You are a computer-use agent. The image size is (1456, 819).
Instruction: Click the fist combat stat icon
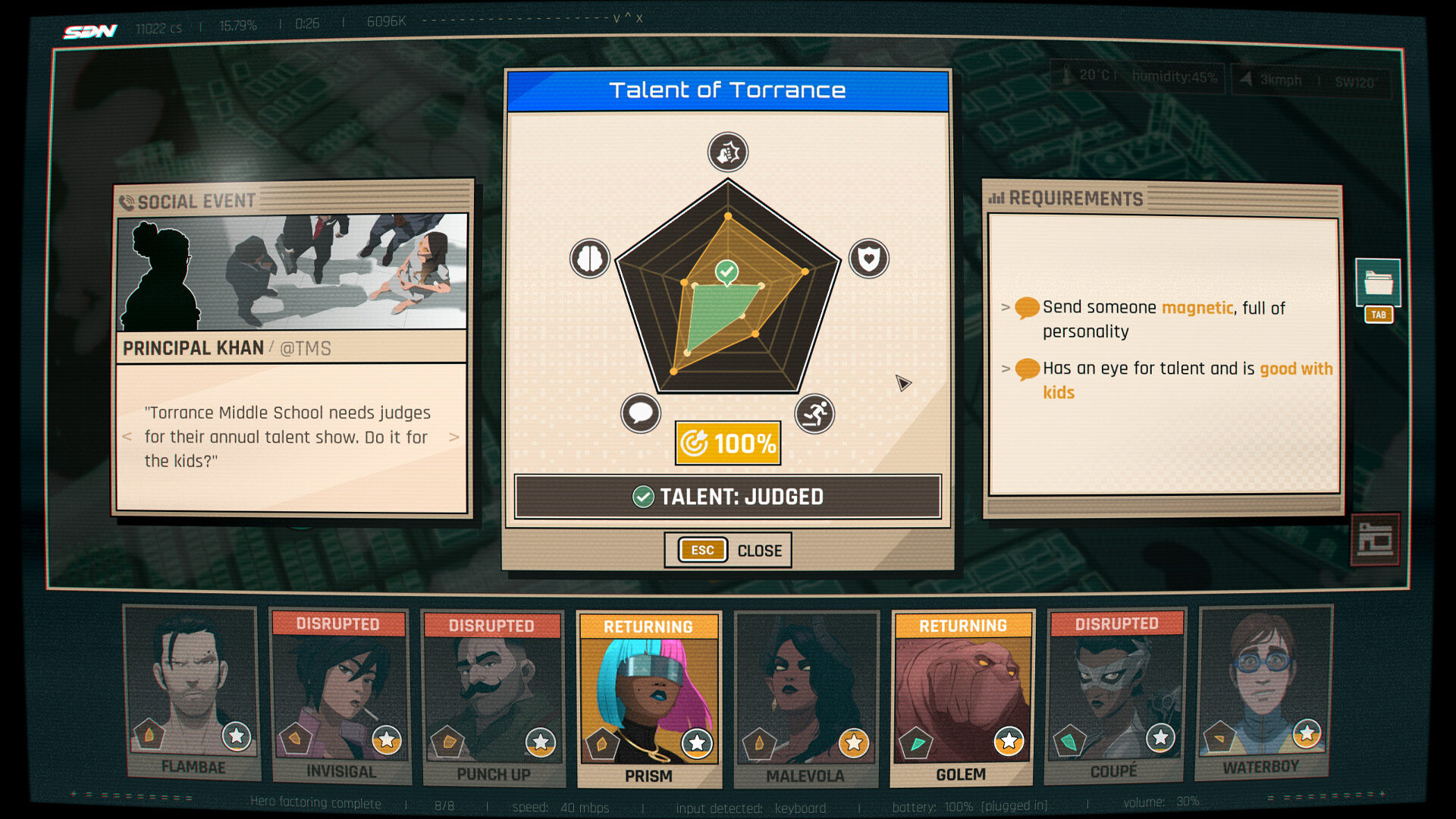[x=728, y=152]
